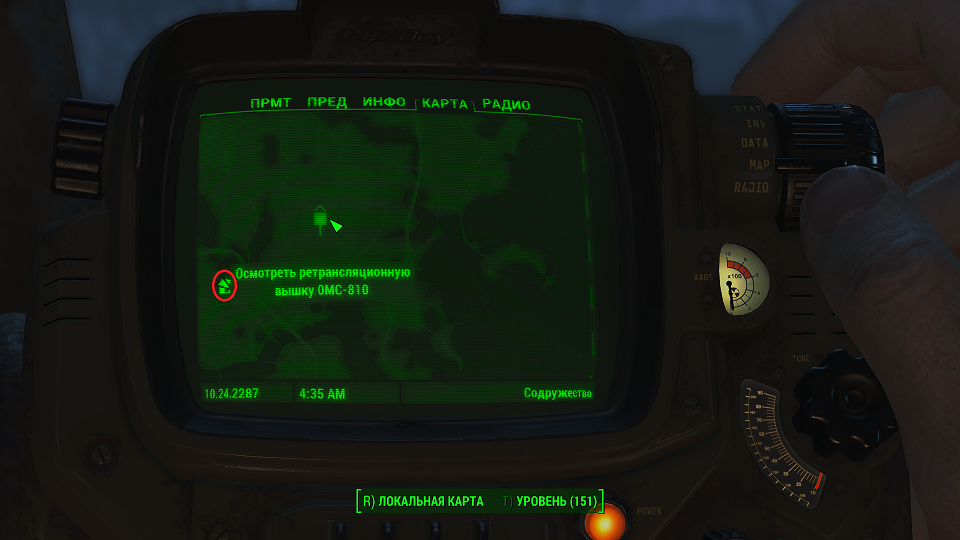Go to the РАДИО tab
The image size is (960, 540).
(x=506, y=104)
